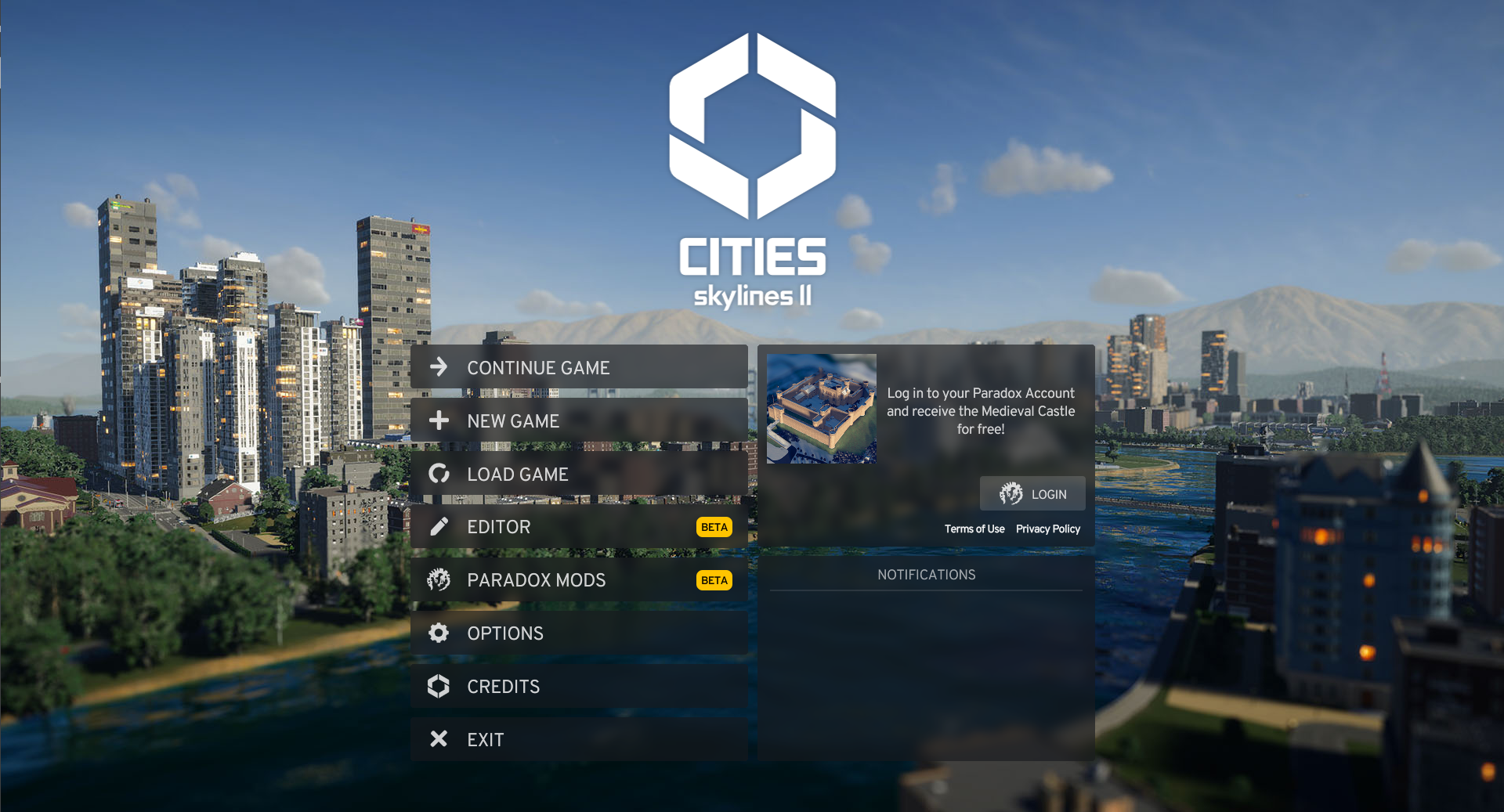
Task: Click the reload icon beside Load Game
Action: (439, 474)
